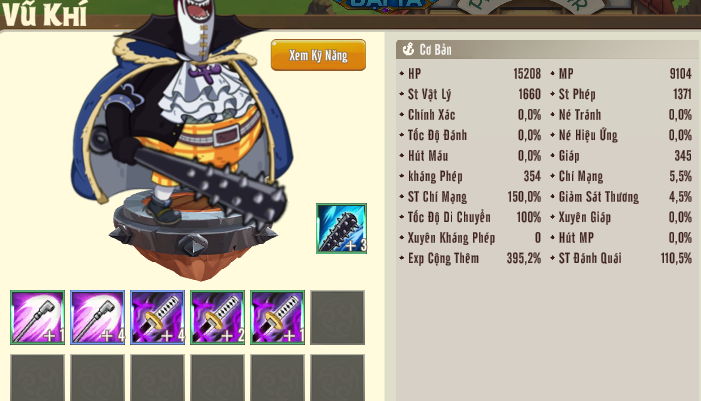Pick the +4 katana weapon slot
The width and height of the screenshot is (701, 401).
[x=158, y=318]
